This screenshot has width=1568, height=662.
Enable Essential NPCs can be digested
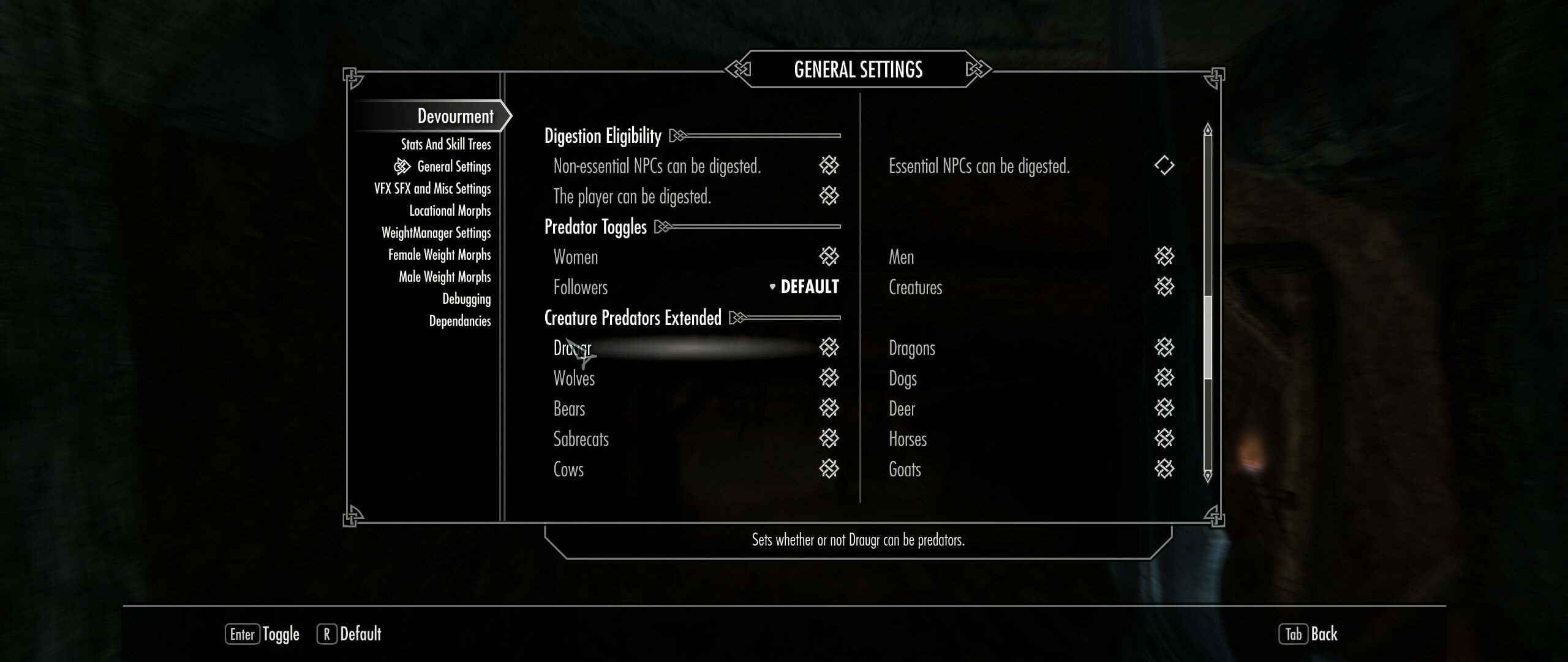coord(1165,165)
